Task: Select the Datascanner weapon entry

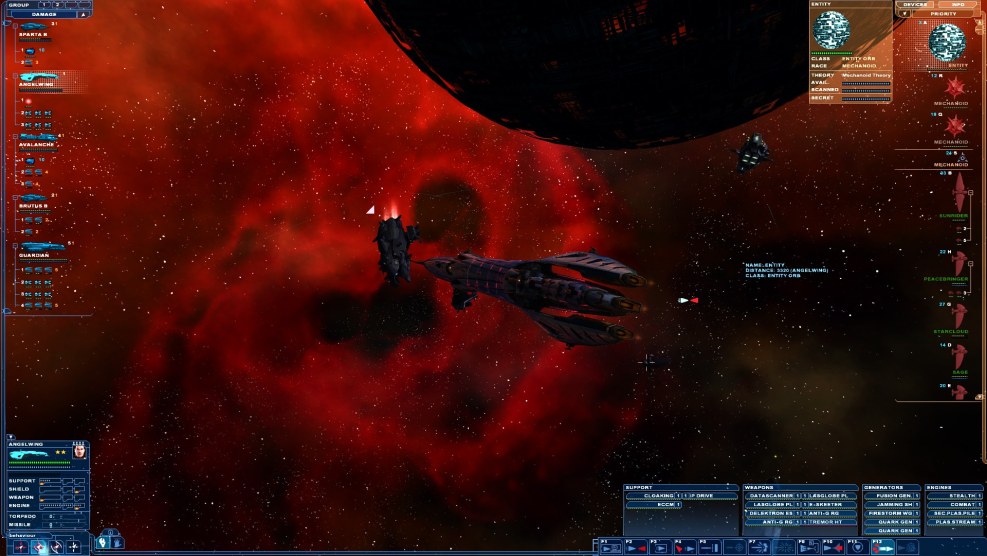Action: coord(772,495)
